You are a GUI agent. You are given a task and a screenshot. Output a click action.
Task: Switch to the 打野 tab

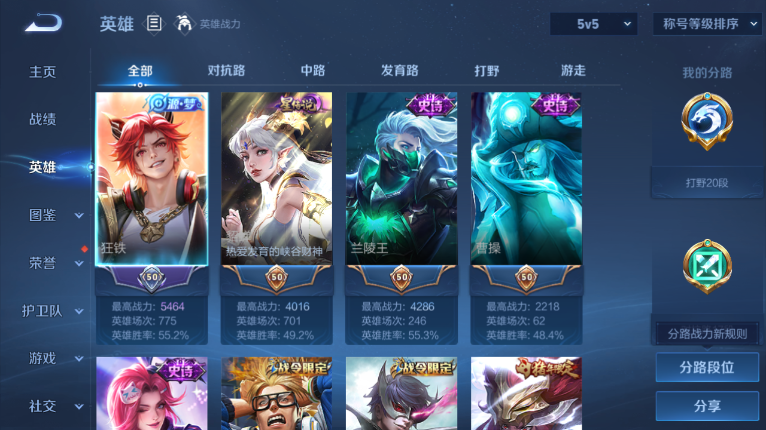[x=487, y=71]
